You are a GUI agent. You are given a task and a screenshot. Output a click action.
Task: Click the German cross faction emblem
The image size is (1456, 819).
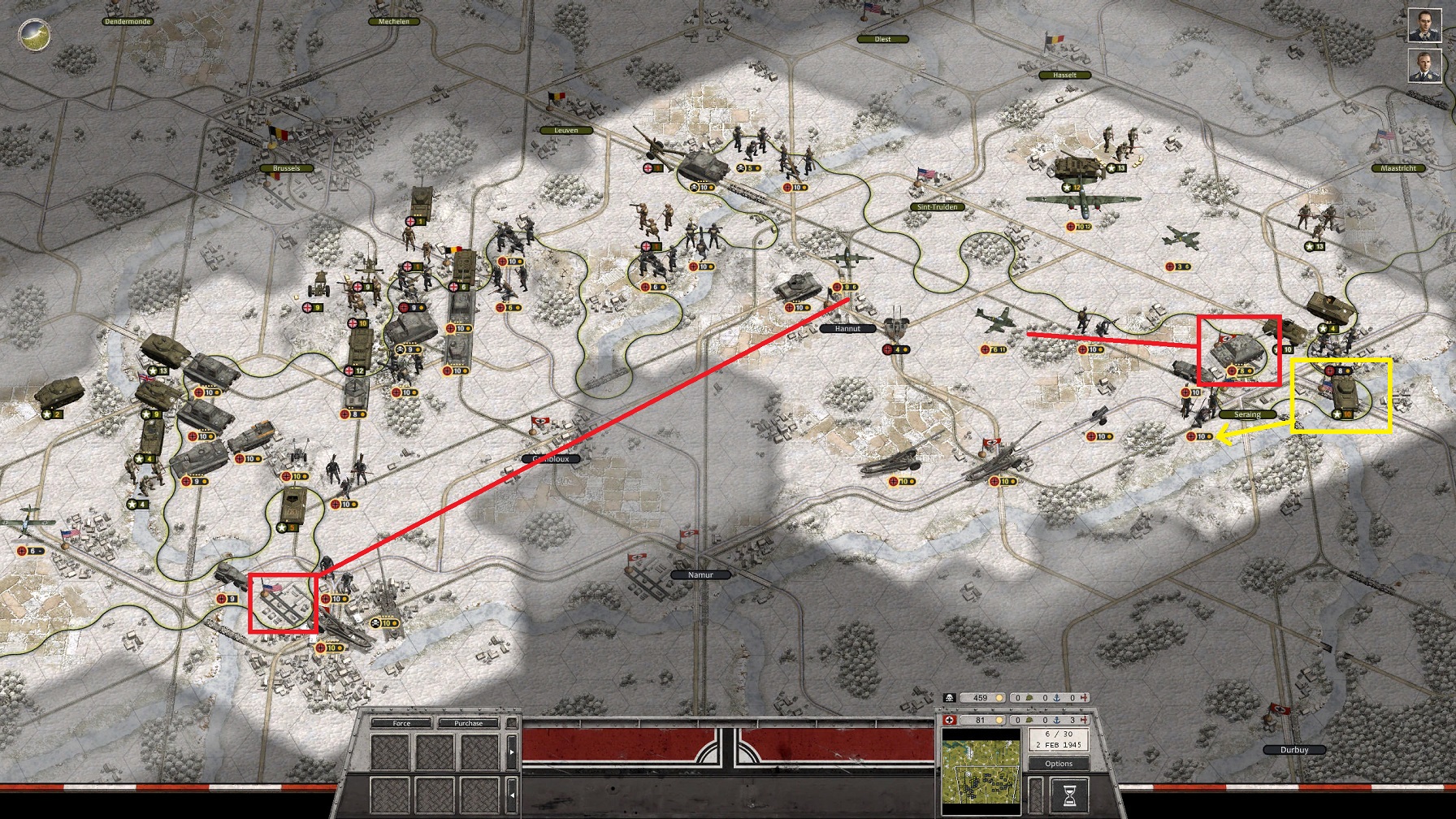pos(950,719)
